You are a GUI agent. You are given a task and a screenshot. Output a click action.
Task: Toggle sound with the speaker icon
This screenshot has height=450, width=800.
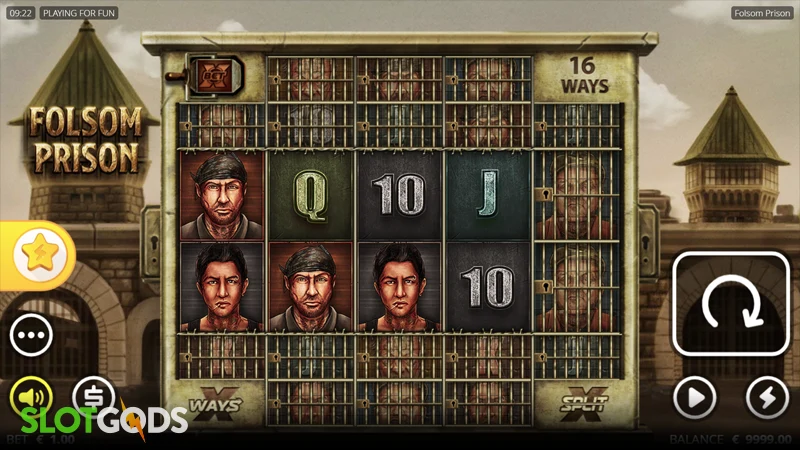tap(30, 397)
